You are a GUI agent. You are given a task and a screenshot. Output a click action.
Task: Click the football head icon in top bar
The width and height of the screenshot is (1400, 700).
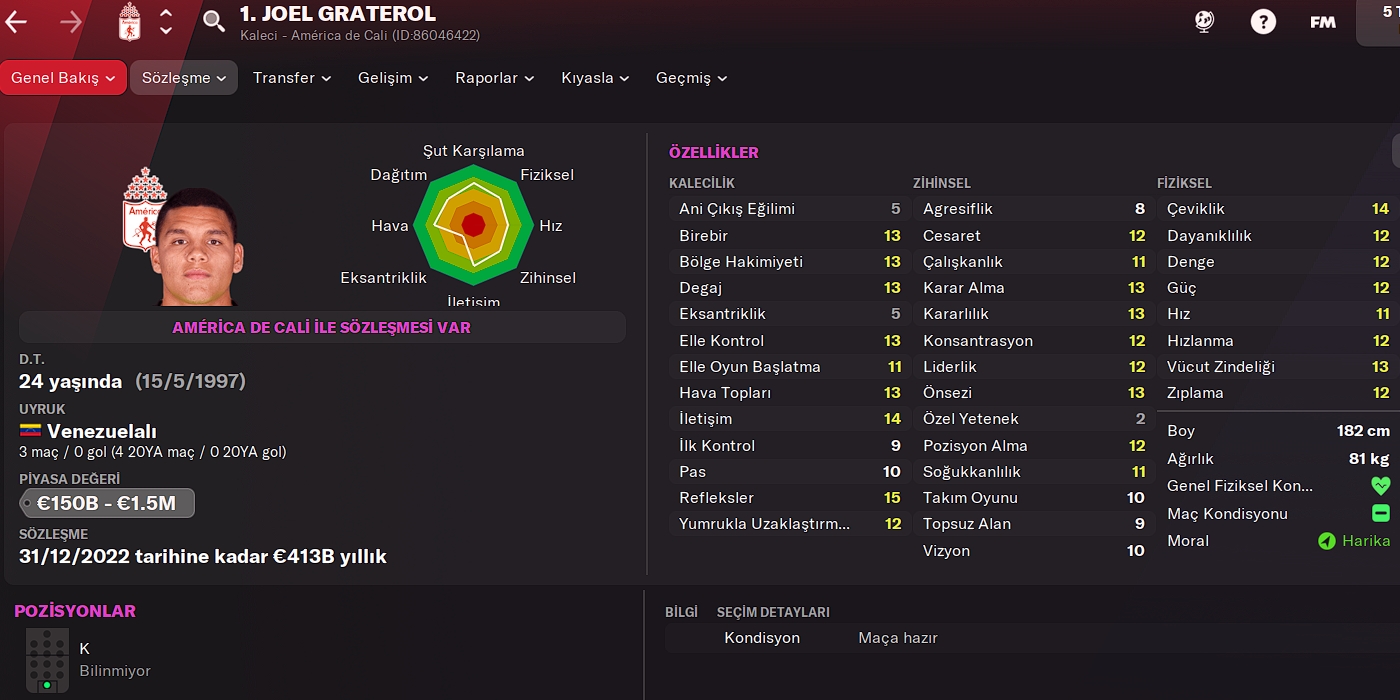point(1205,21)
